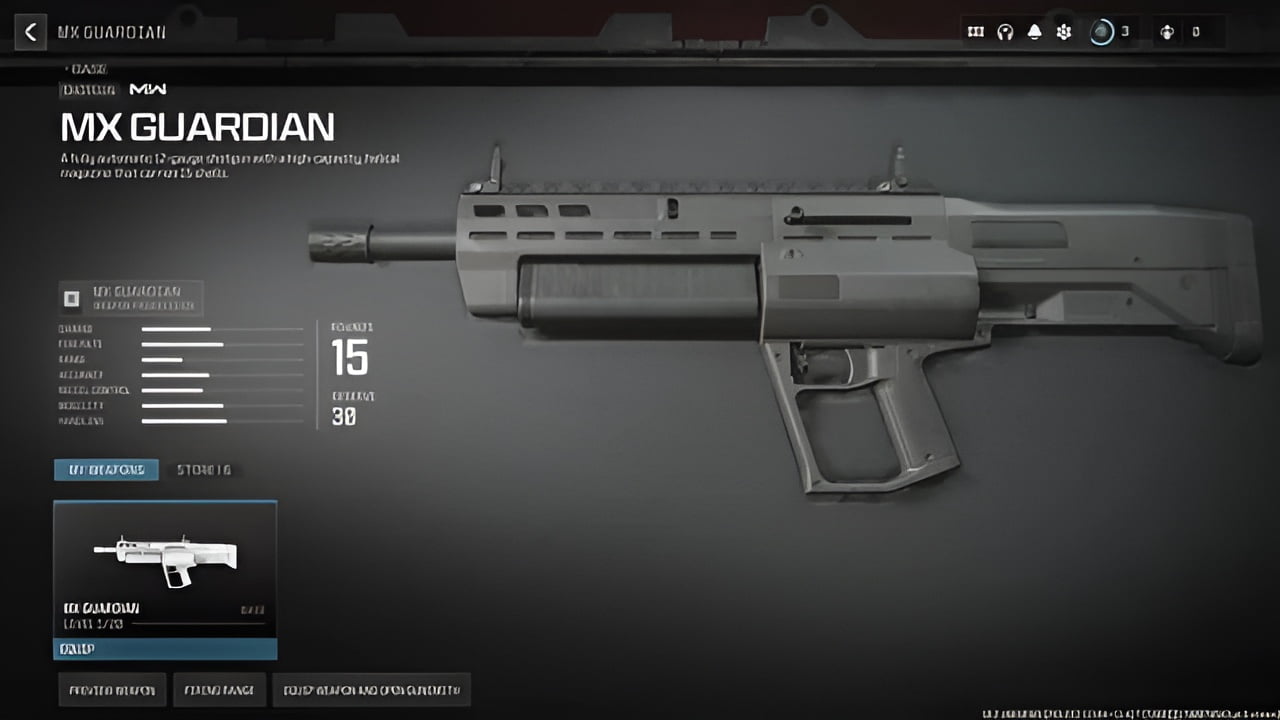Click Equip Weapon and Open Gunsmith

click(371, 689)
